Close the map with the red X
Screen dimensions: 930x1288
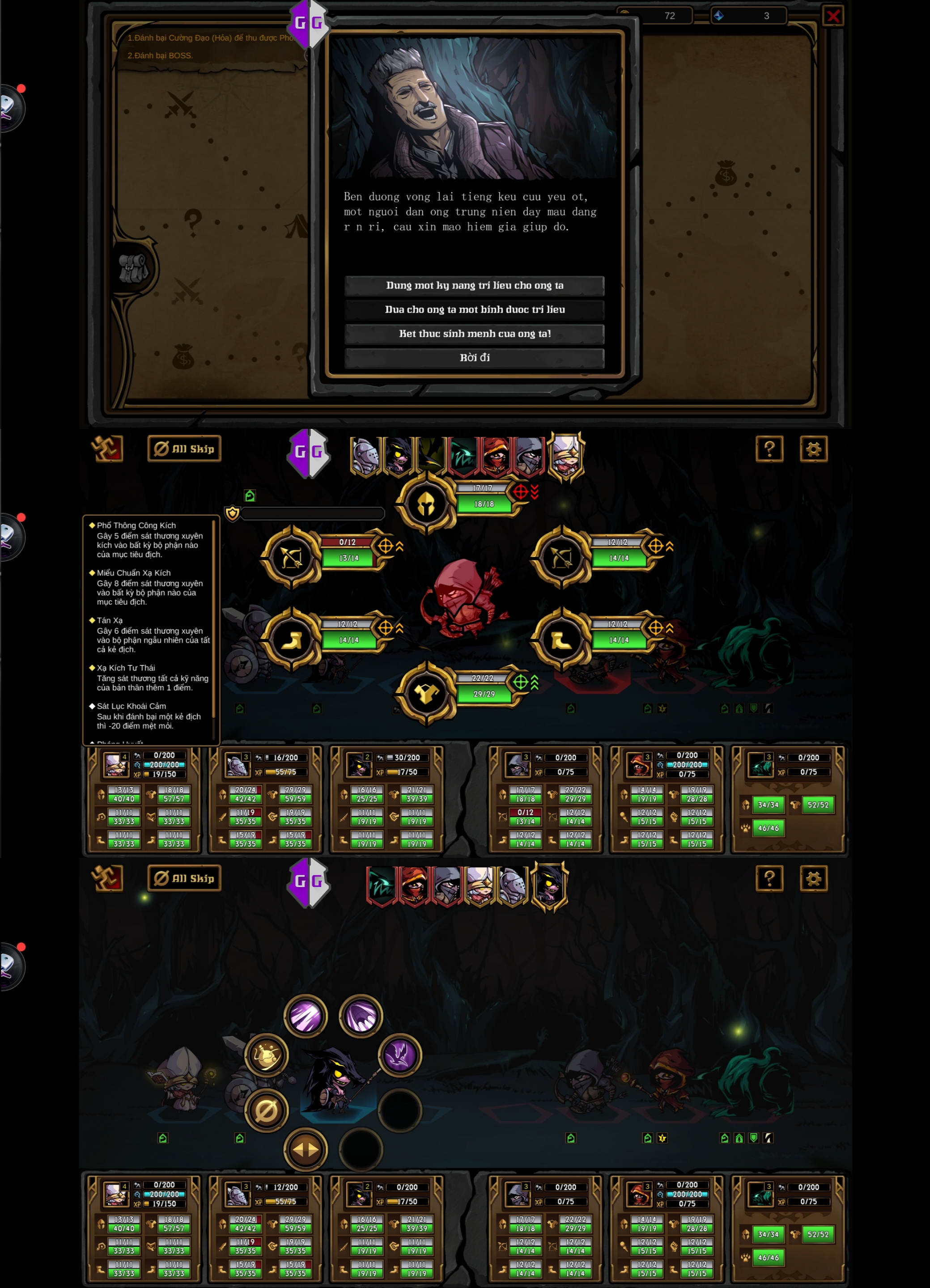[832, 16]
